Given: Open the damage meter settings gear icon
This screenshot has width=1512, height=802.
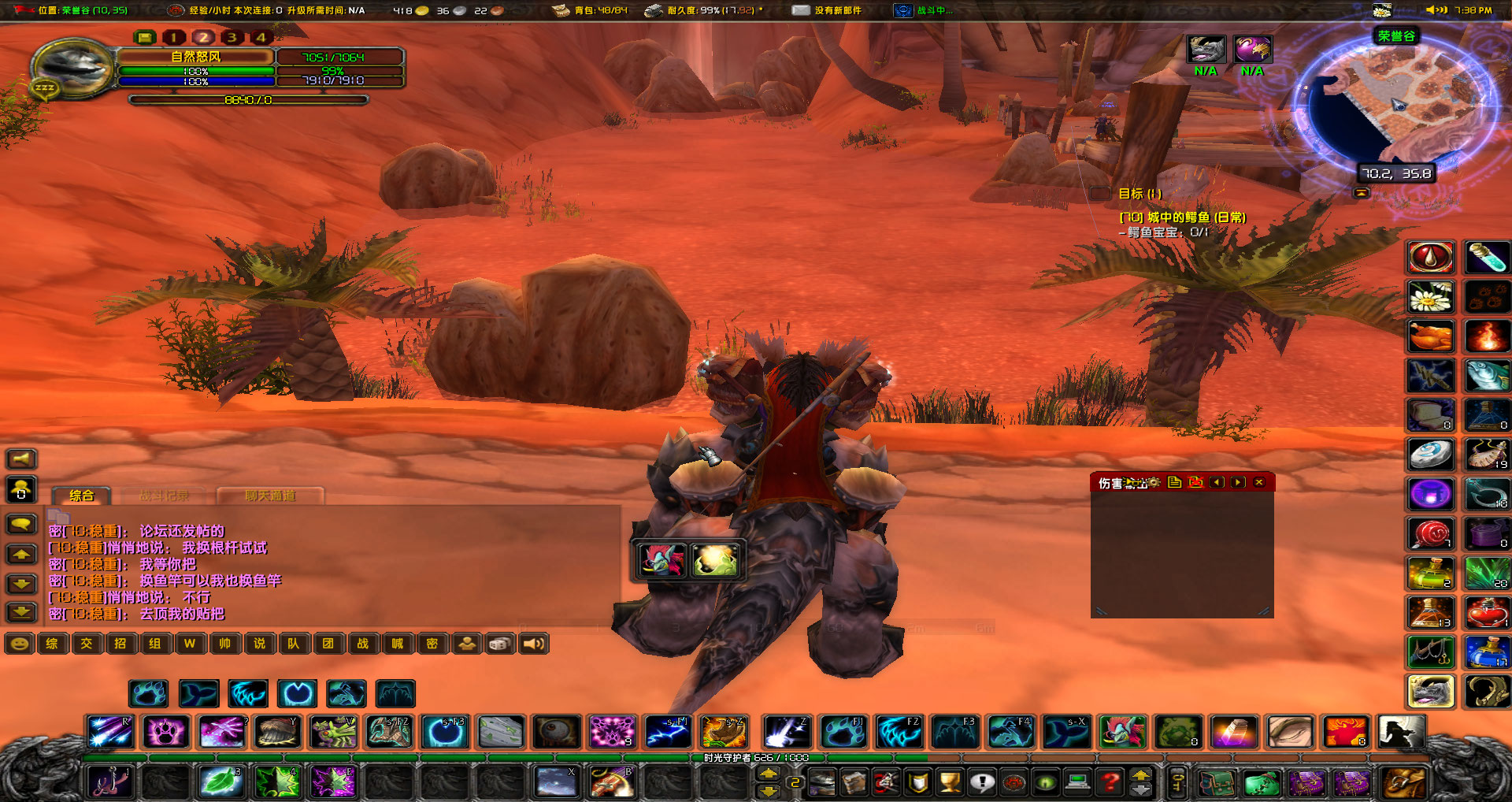Looking at the screenshot, I should coord(1154,482).
